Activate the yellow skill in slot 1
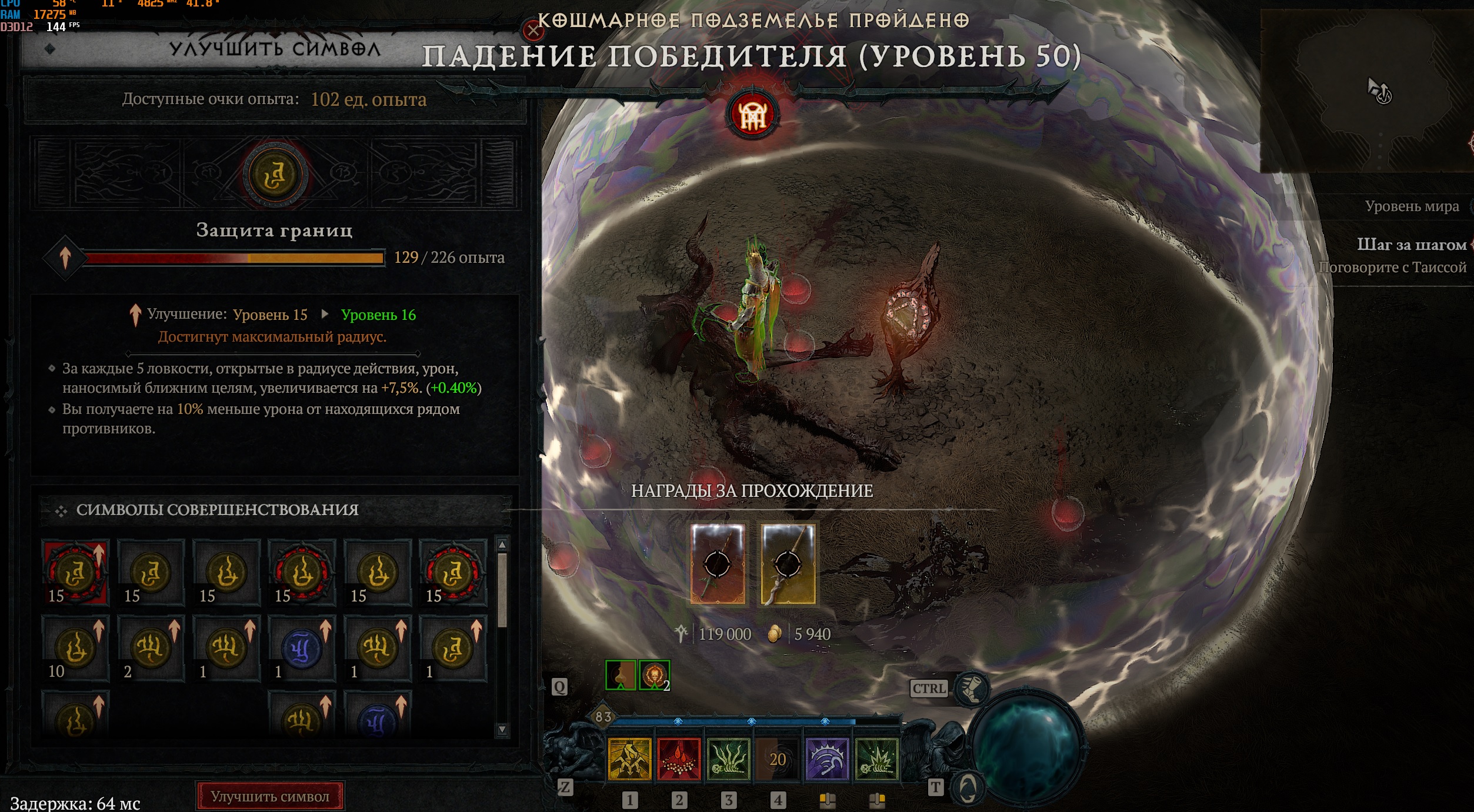This screenshot has height=812, width=1474. (629, 759)
